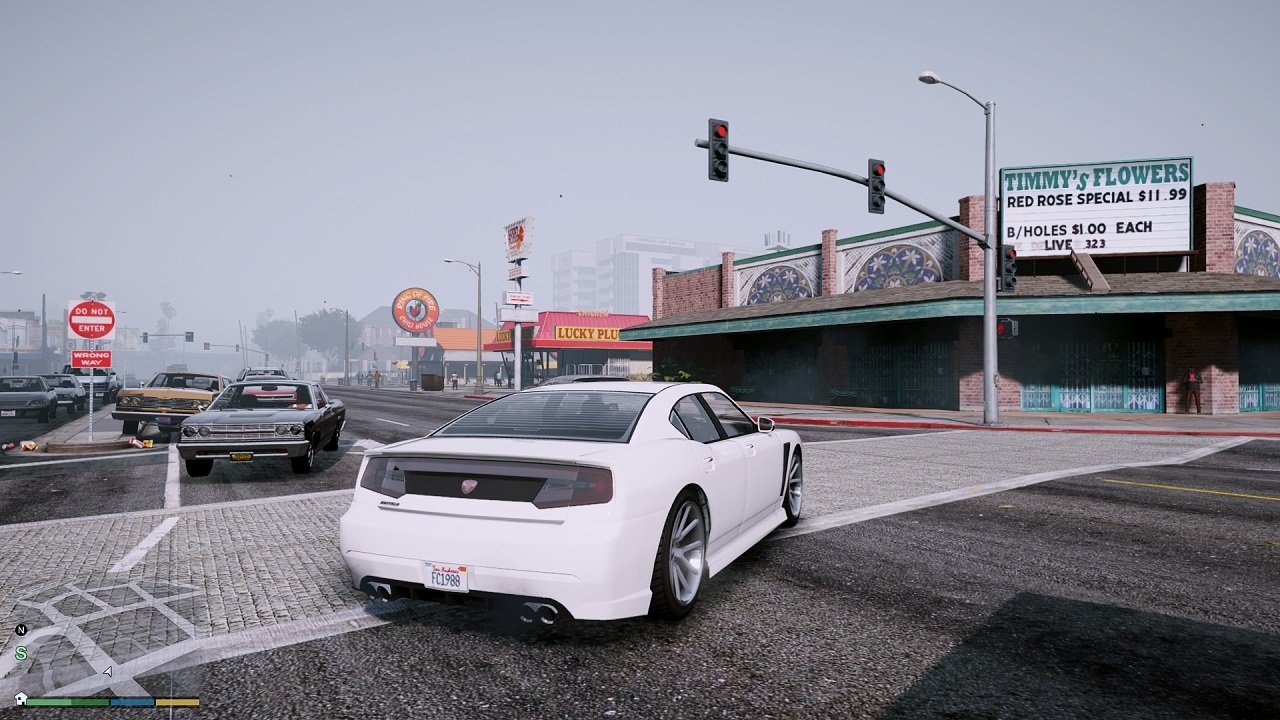Click the red traffic light above the intersection
This screenshot has width=1280, height=720.
719,131
